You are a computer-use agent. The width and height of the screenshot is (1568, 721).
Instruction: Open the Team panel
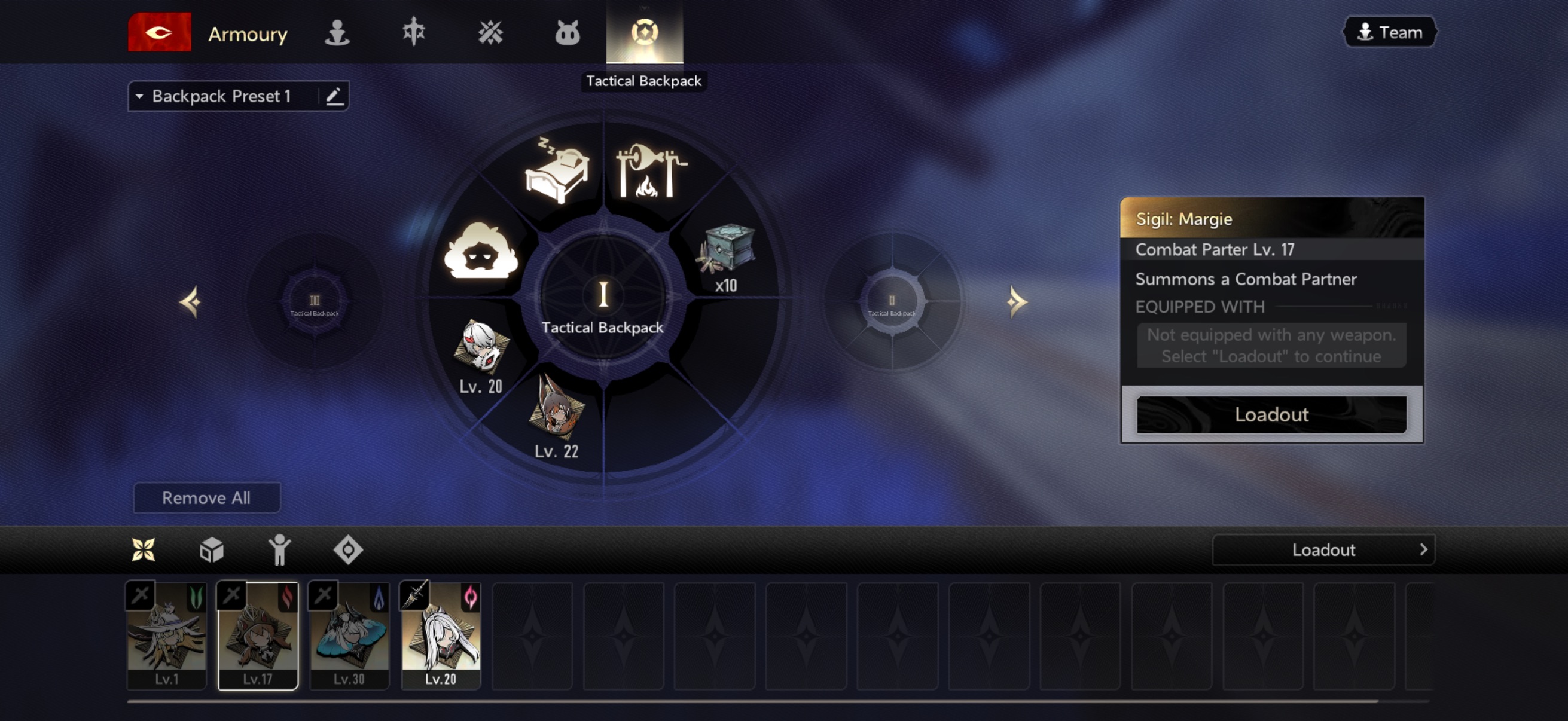point(1390,32)
